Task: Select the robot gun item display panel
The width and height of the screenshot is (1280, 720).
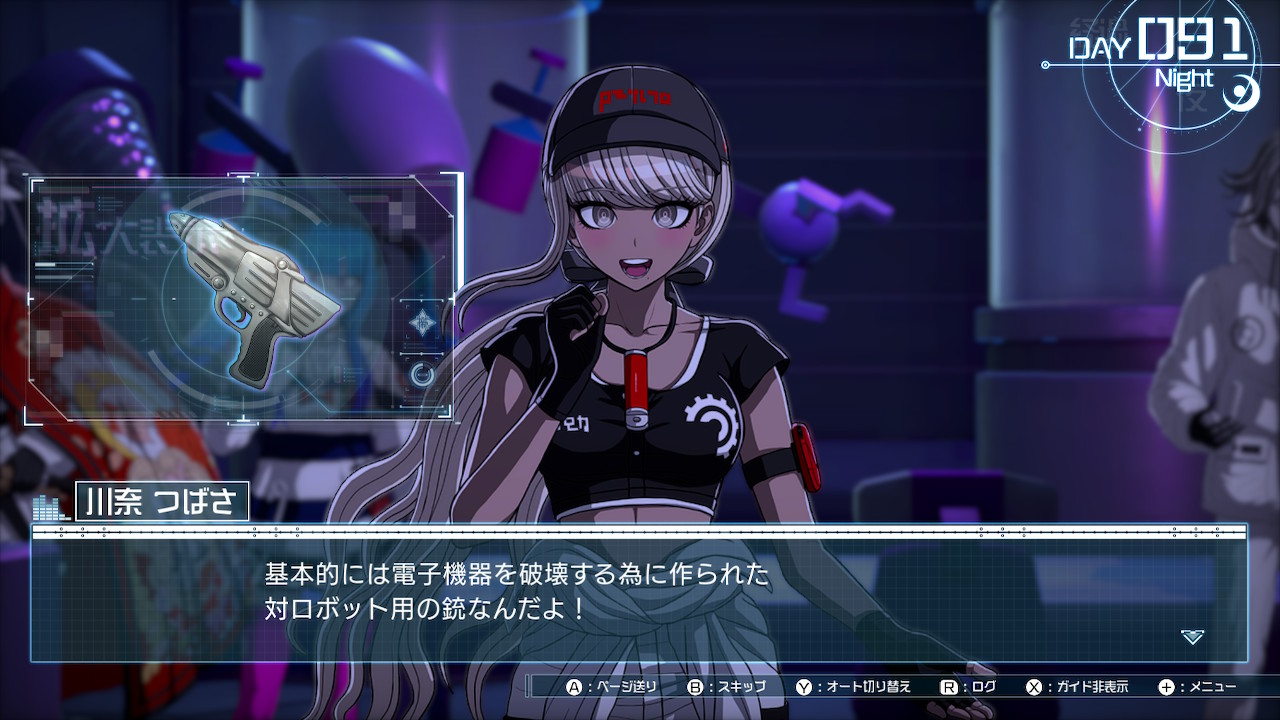Action: [245, 298]
